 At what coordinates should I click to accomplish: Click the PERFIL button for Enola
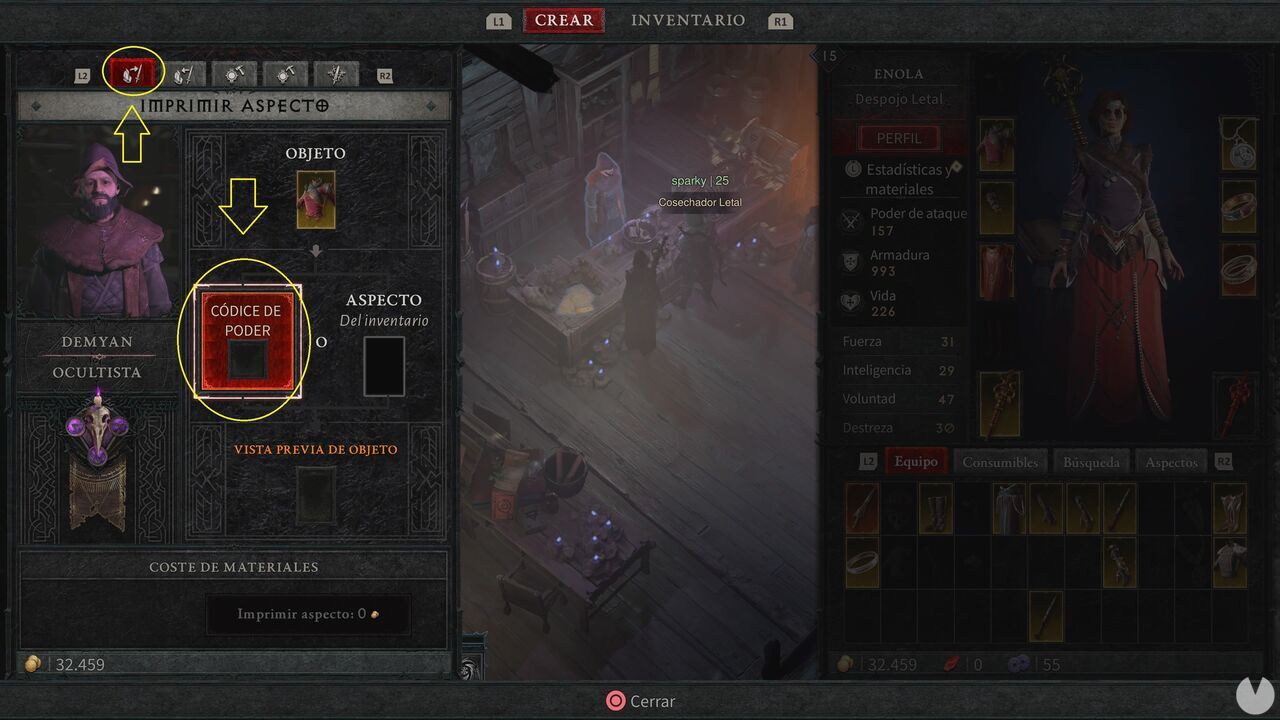coord(899,137)
